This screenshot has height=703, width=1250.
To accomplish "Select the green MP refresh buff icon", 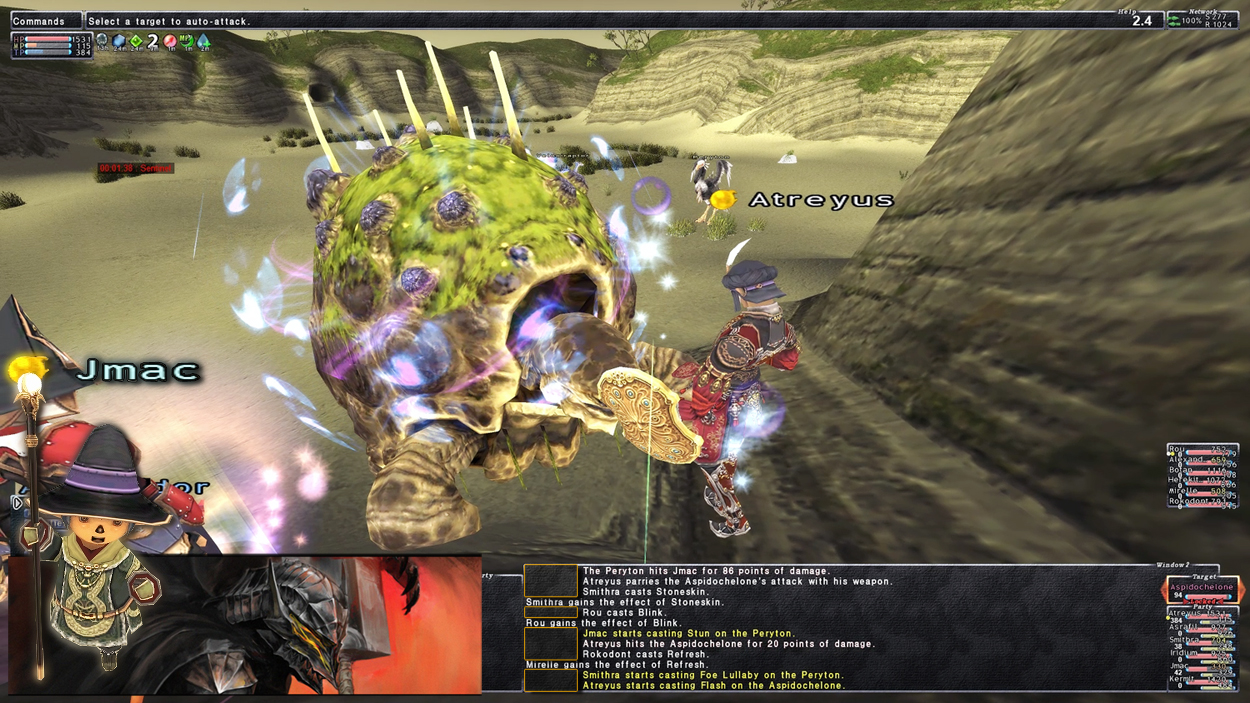I will 186,41.
